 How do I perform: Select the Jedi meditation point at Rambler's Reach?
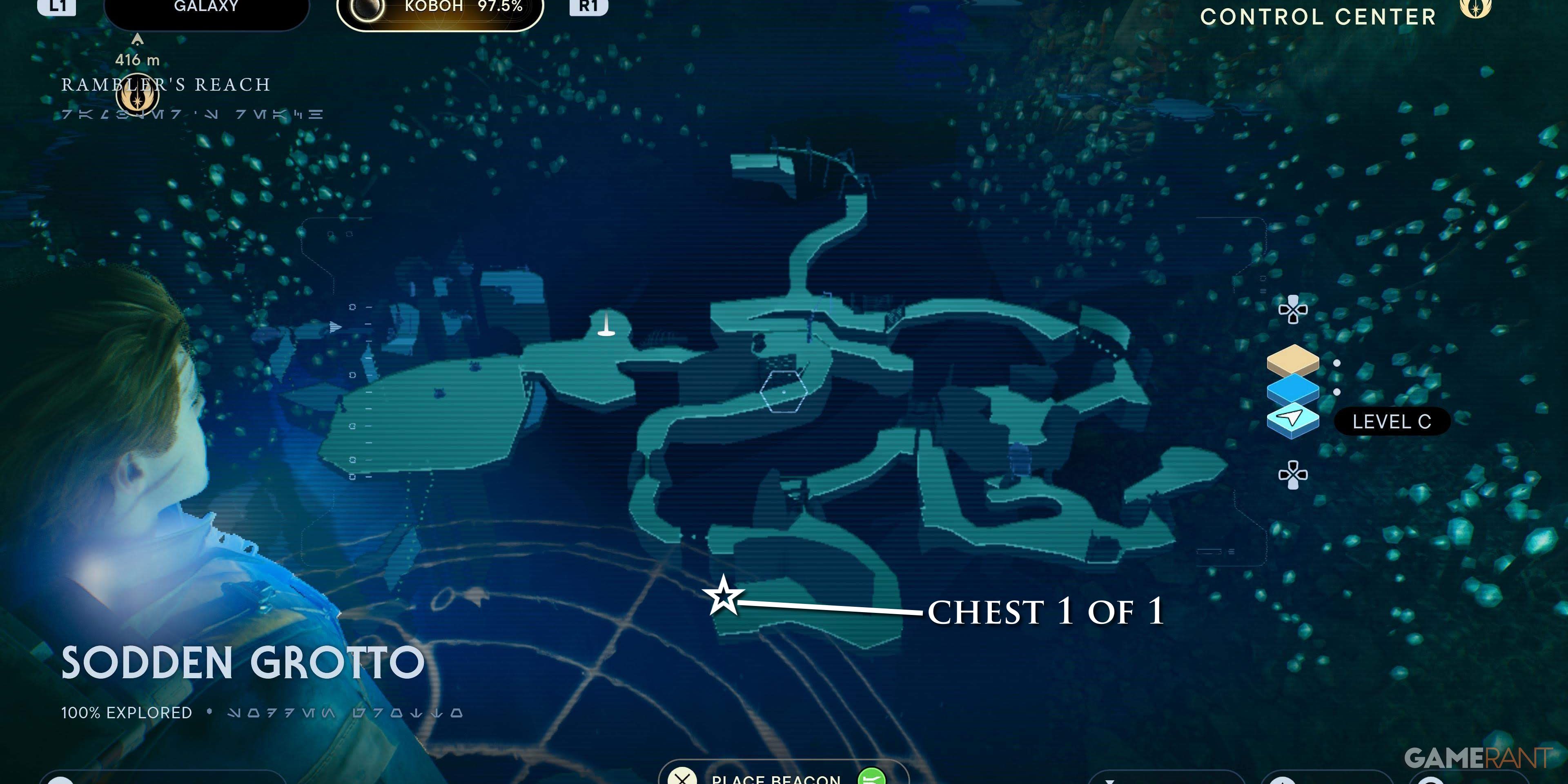(139, 96)
